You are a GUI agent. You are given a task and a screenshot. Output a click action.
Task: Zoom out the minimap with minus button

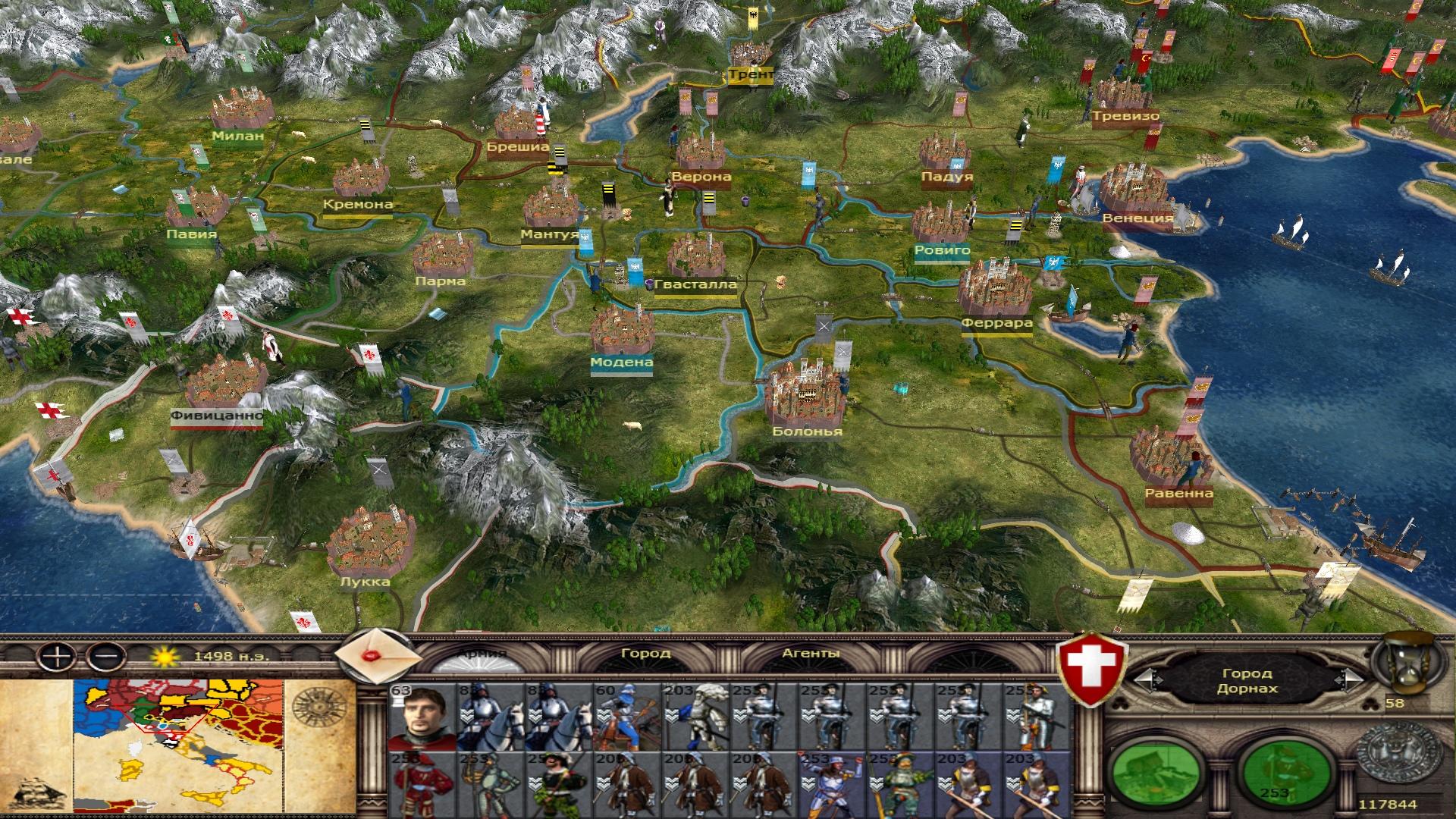point(107,655)
